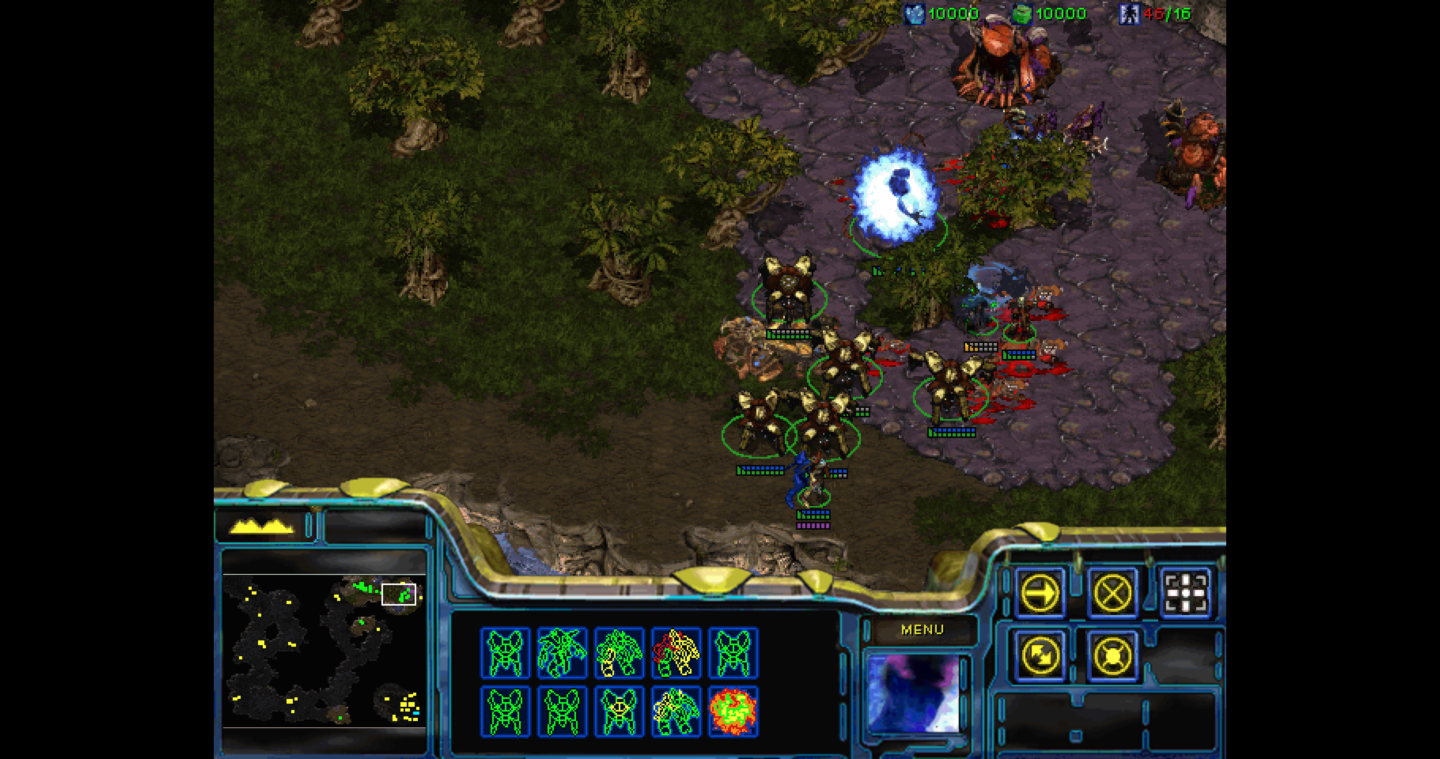Viewport: 1440px width, 759px height.
Task: Issue the Stop command
Action: coord(1113,592)
